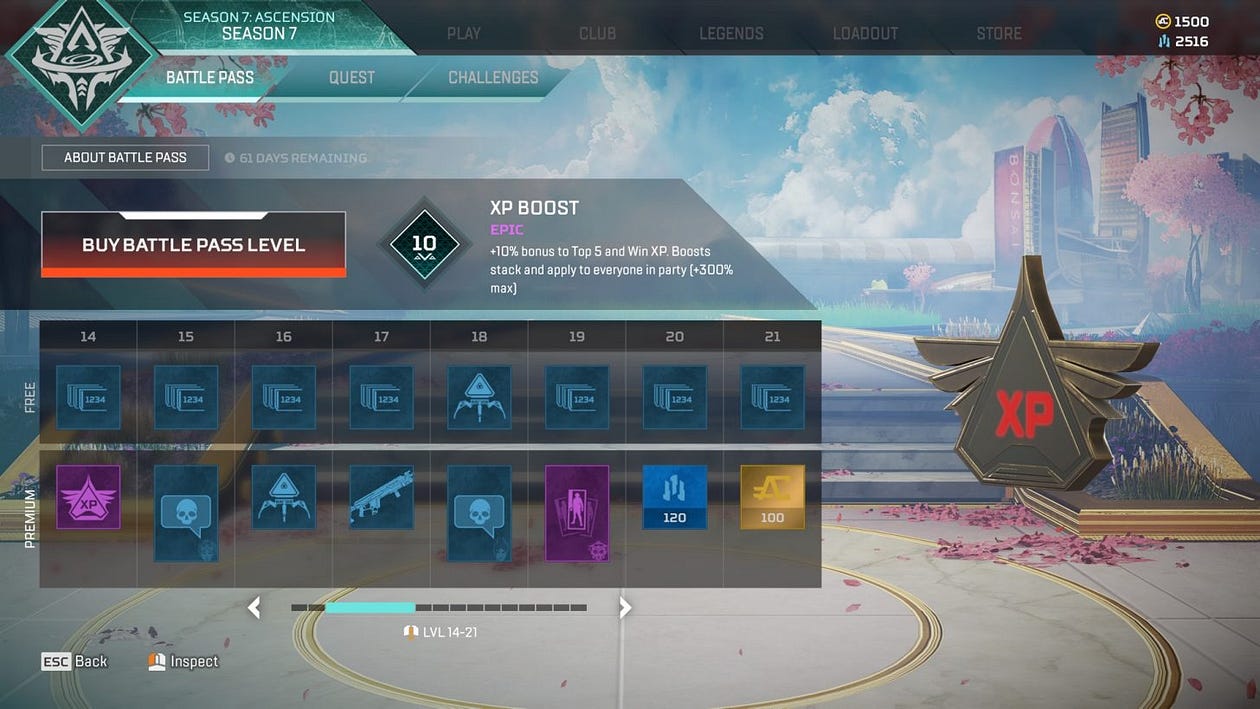
Task: Select the Season 7 Ascension heading
Action: [x=259, y=26]
